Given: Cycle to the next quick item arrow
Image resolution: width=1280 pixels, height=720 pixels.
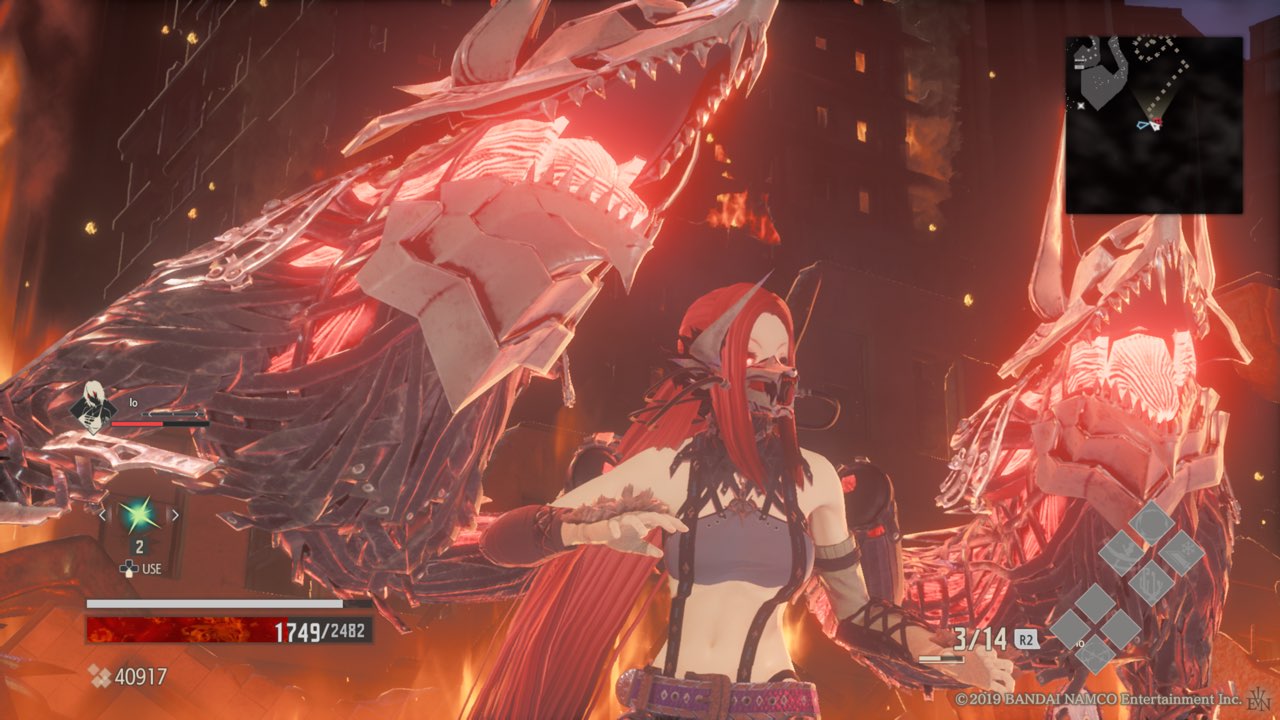Looking at the screenshot, I should pos(174,515).
